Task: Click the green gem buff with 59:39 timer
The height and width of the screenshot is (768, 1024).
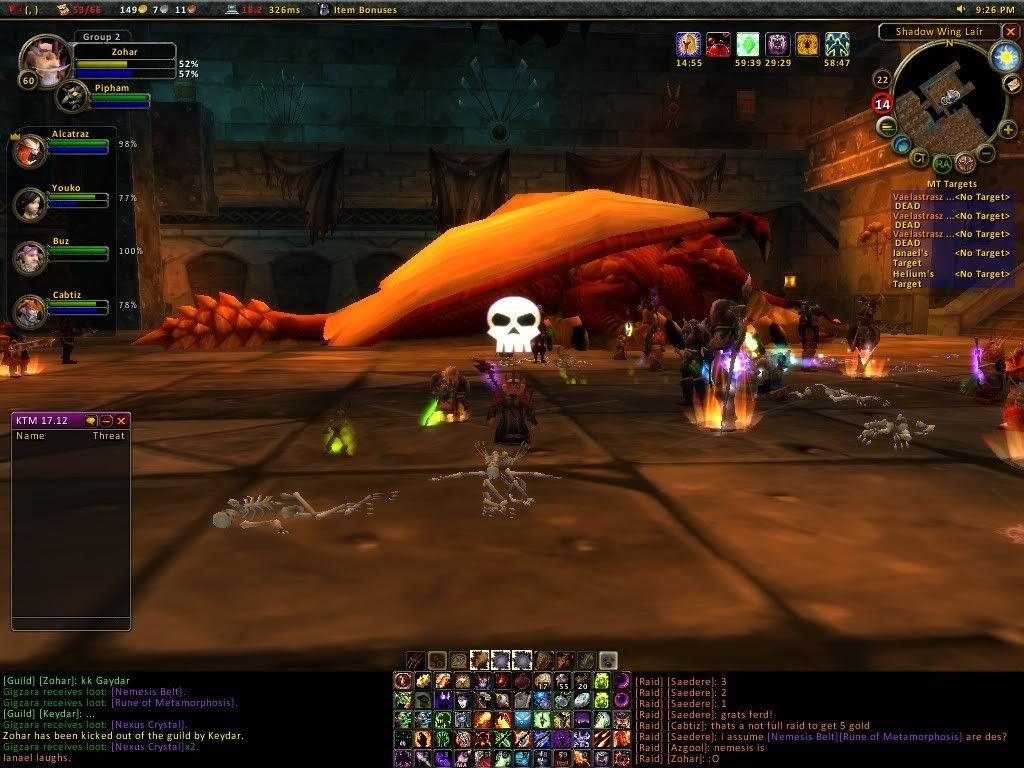Action: pyautogui.click(x=748, y=44)
